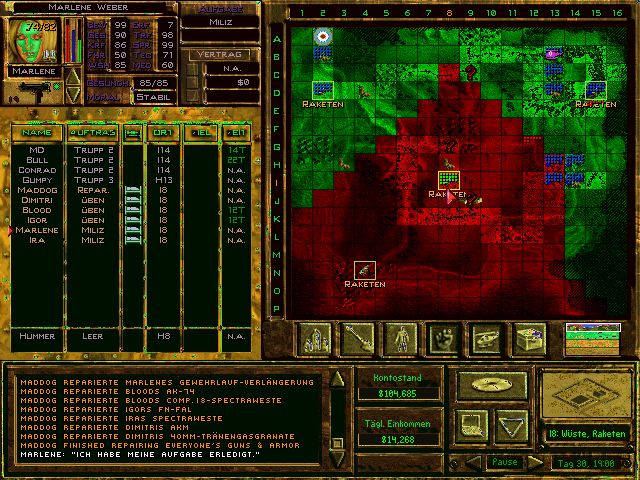Sort the mercenary list by Name
The width and height of the screenshot is (640, 480).
pyautogui.click(x=37, y=132)
